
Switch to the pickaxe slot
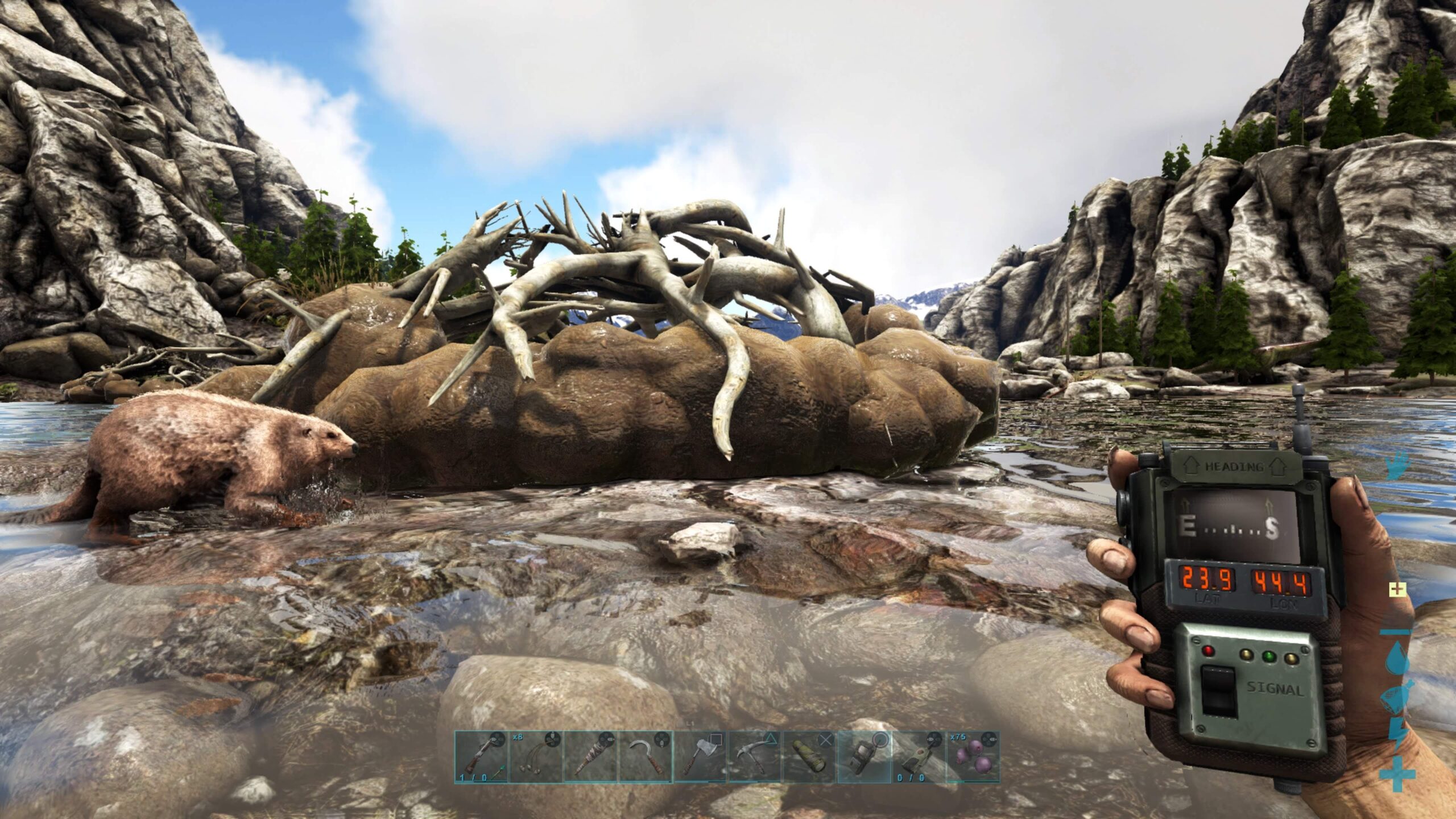tap(754, 757)
